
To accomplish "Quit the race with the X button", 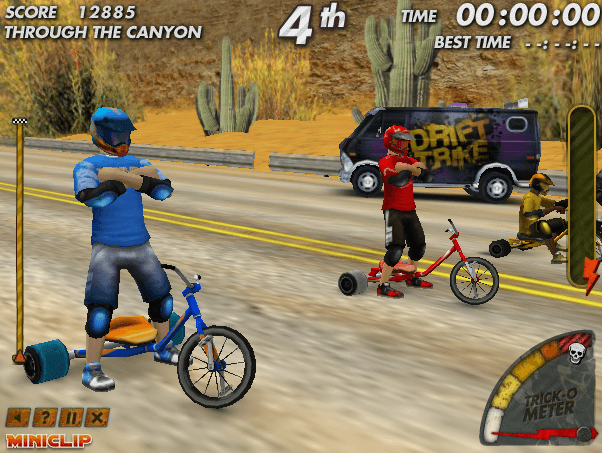I will point(97,417).
